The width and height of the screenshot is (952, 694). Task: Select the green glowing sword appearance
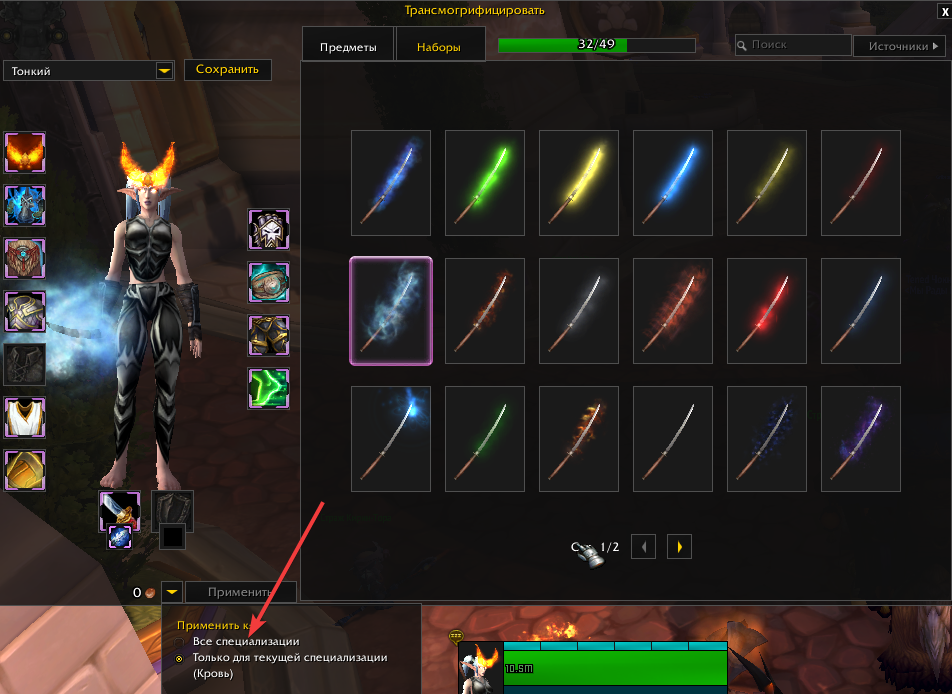[484, 182]
